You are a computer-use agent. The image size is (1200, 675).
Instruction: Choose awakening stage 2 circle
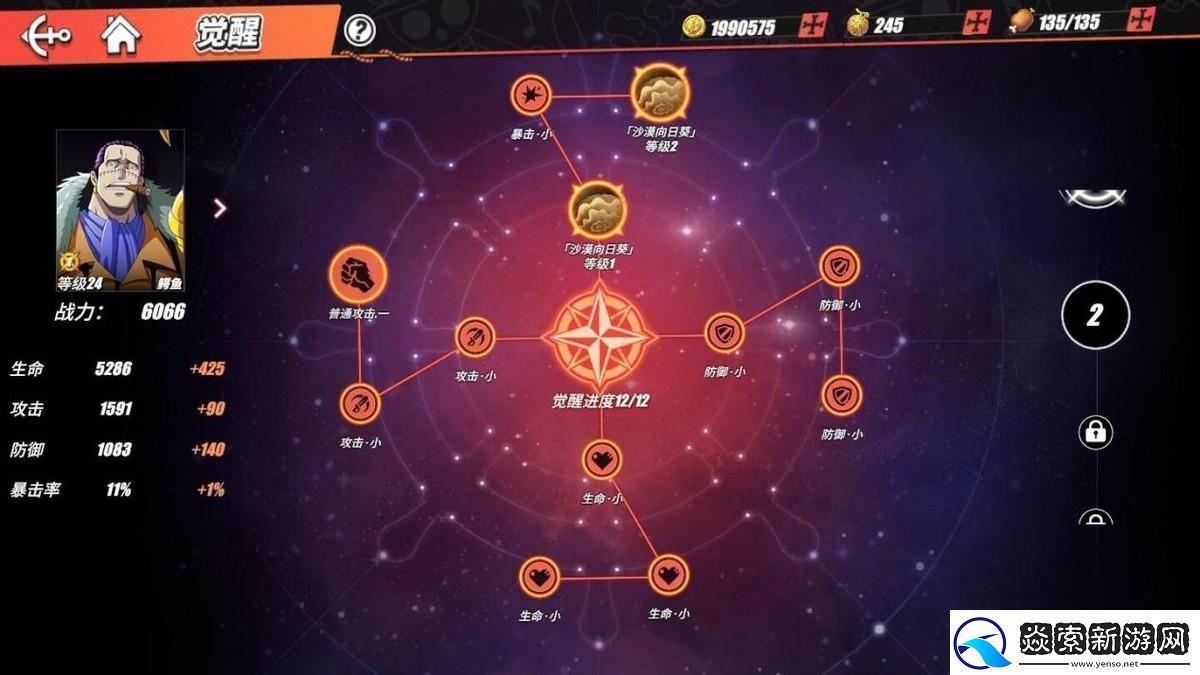(x=1095, y=316)
